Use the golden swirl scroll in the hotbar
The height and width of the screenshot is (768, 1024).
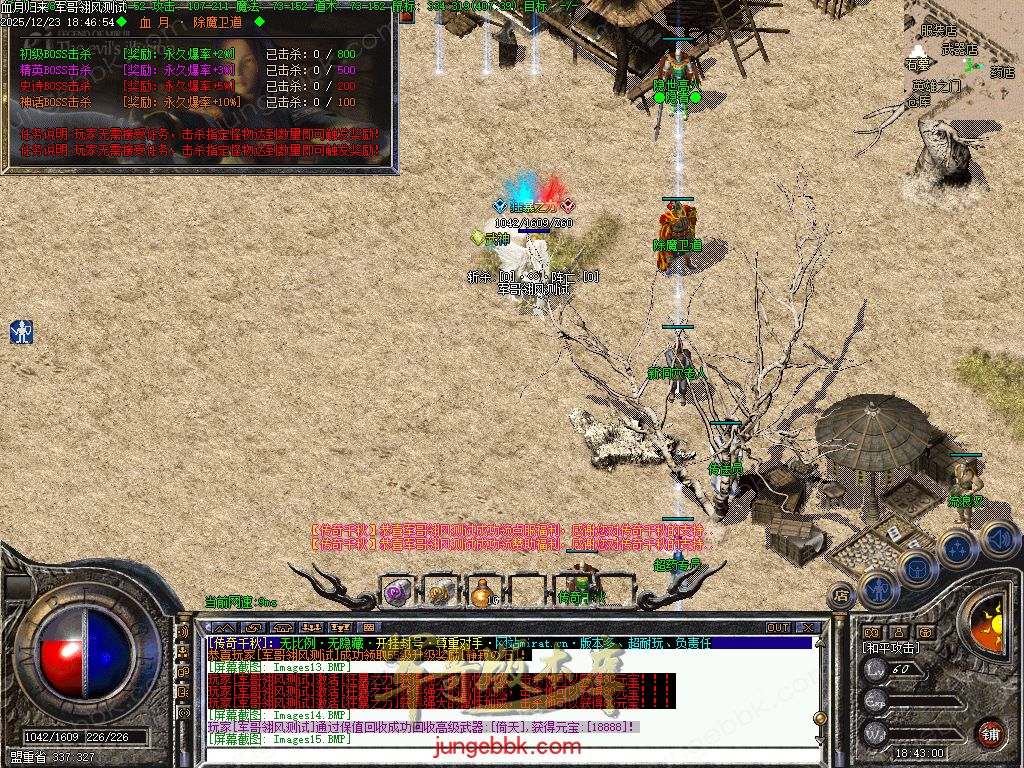(x=440, y=592)
